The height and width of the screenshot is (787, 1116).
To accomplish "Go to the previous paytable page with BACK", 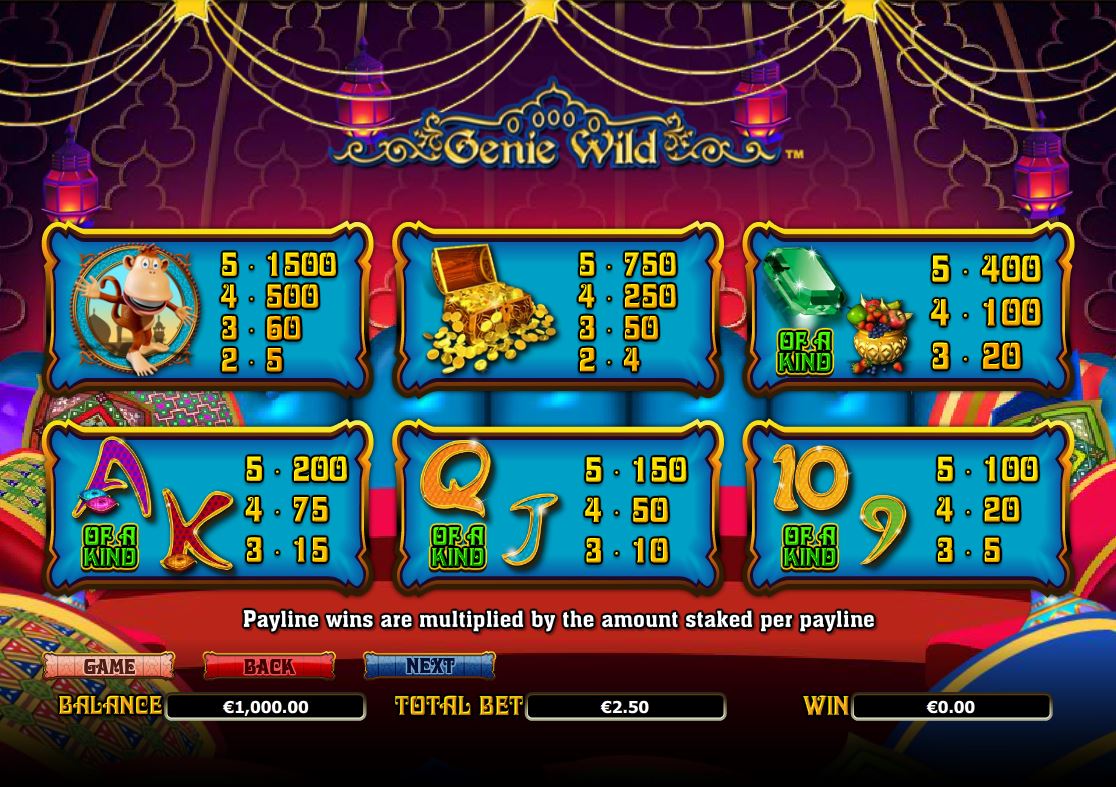I will click(269, 666).
